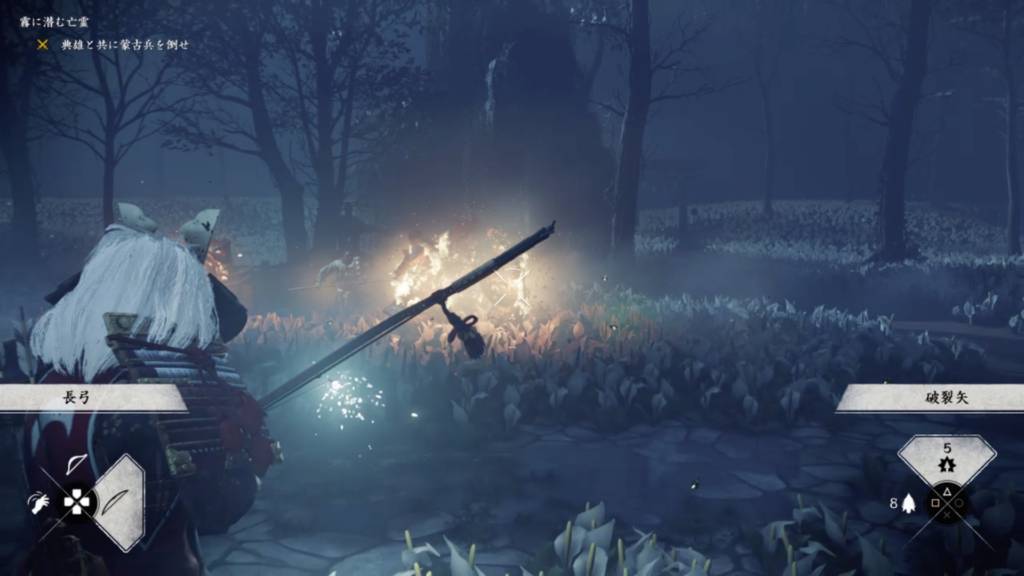Select the explosive arrow ammo slot
Image resolution: width=1024 pixels, height=576 pixels.
946,457
